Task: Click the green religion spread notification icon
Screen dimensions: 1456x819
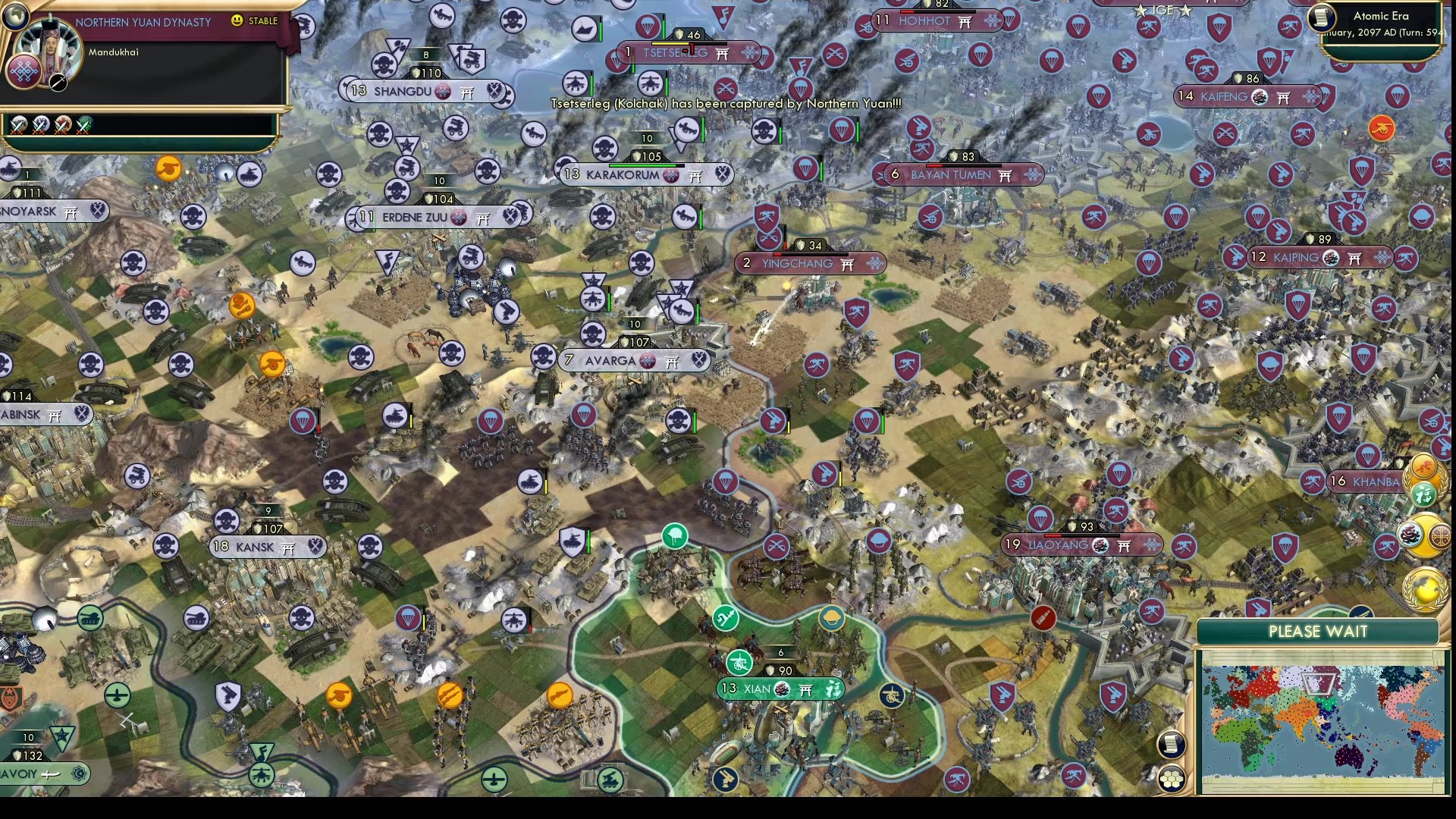Action: (x=1423, y=494)
